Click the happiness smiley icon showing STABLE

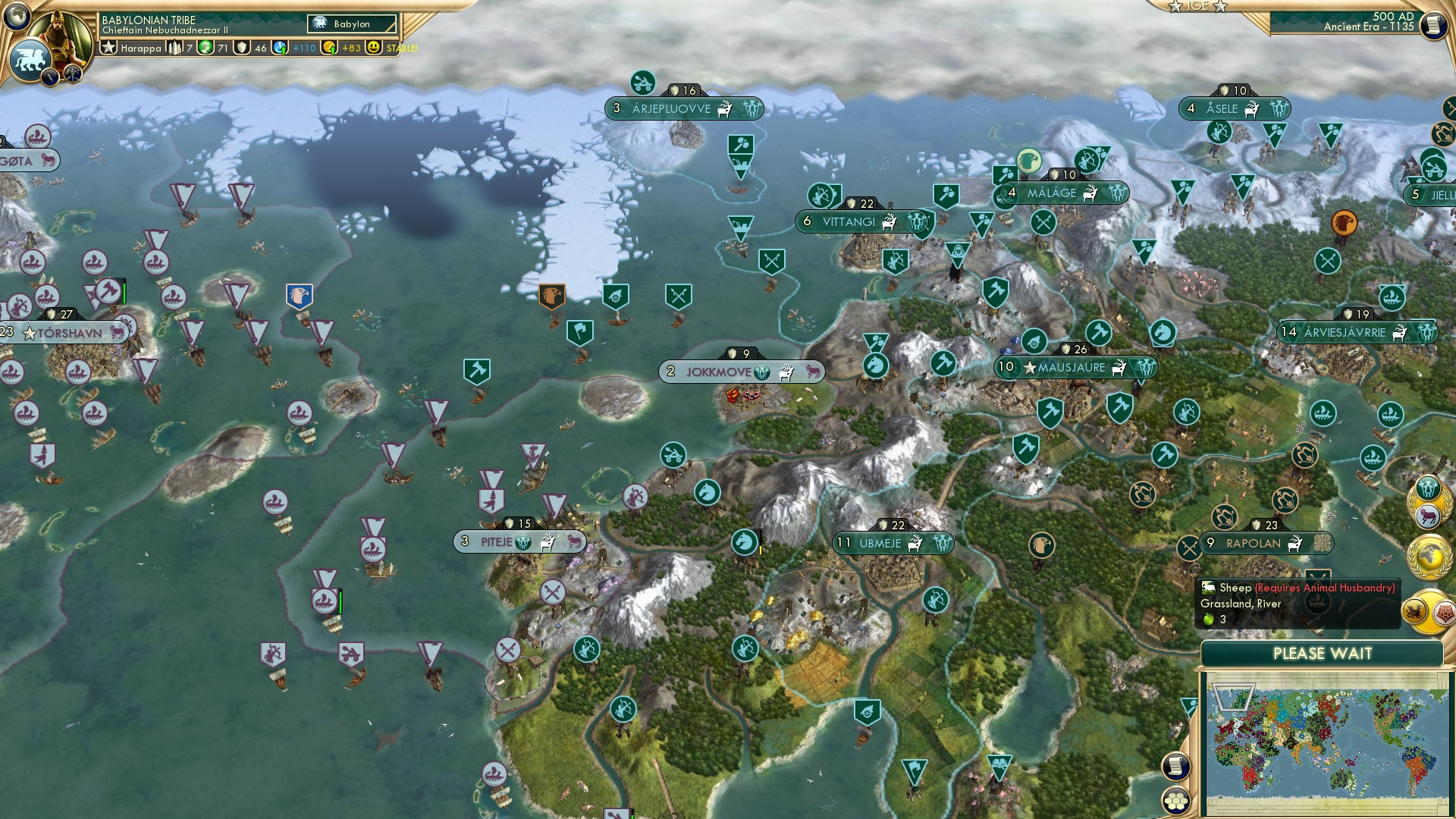(374, 49)
